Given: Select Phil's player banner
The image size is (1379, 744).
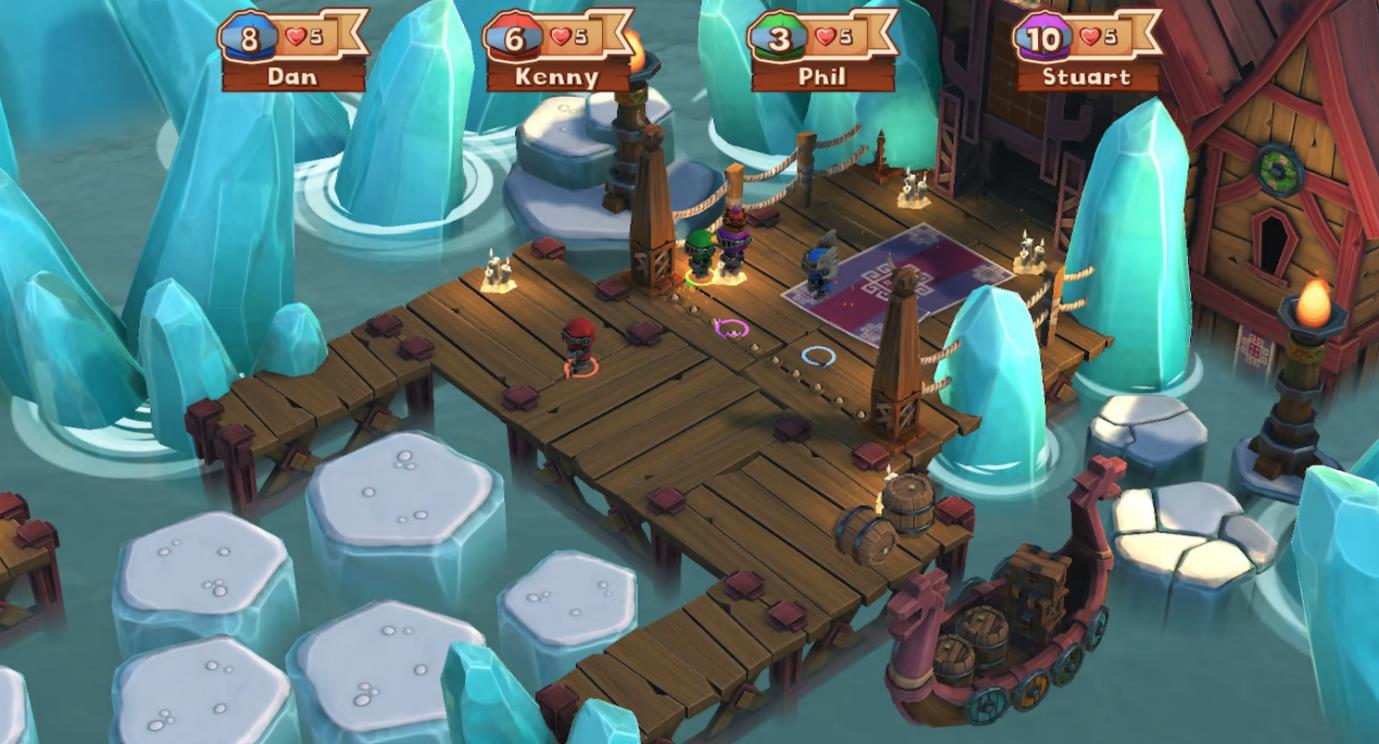Looking at the screenshot, I should (822, 52).
